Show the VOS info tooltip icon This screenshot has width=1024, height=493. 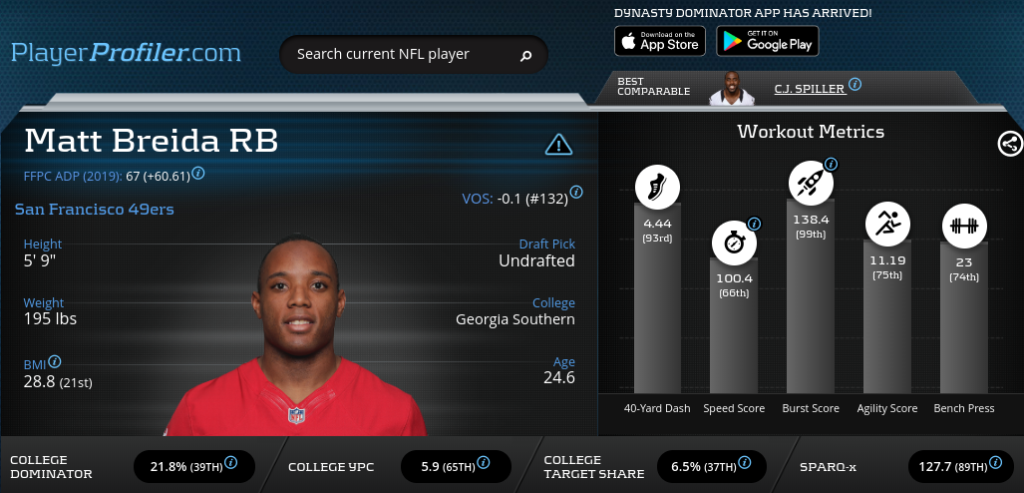click(577, 191)
